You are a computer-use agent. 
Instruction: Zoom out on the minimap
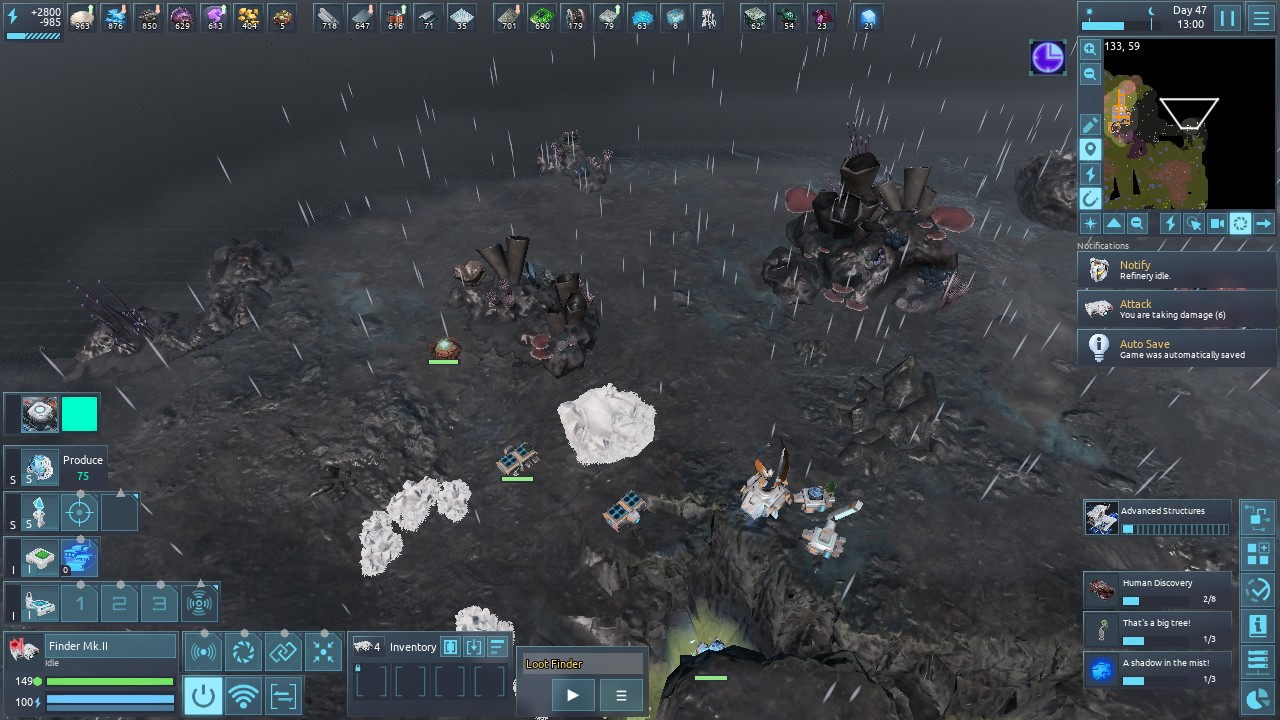pyautogui.click(x=1090, y=74)
